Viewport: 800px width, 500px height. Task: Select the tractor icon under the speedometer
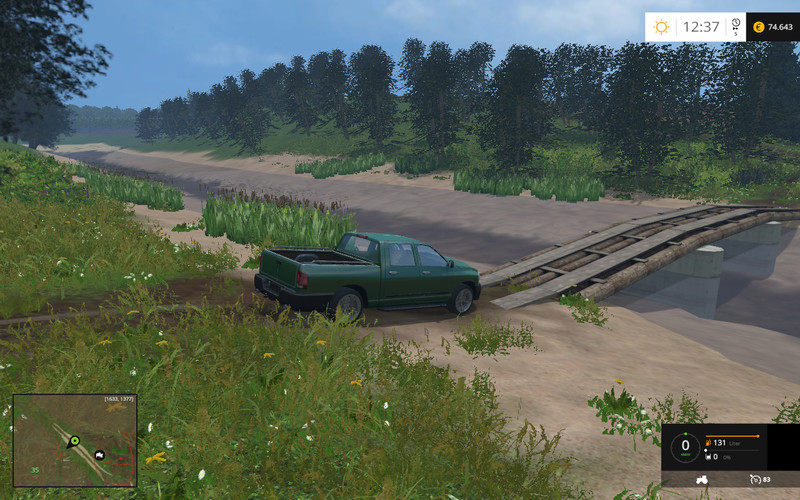[702, 479]
